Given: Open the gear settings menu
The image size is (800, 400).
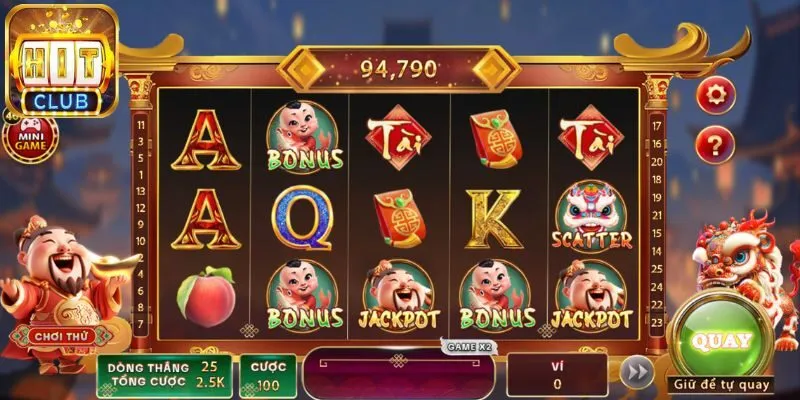Looking at the screenshot, I should [x=715, y=96].
